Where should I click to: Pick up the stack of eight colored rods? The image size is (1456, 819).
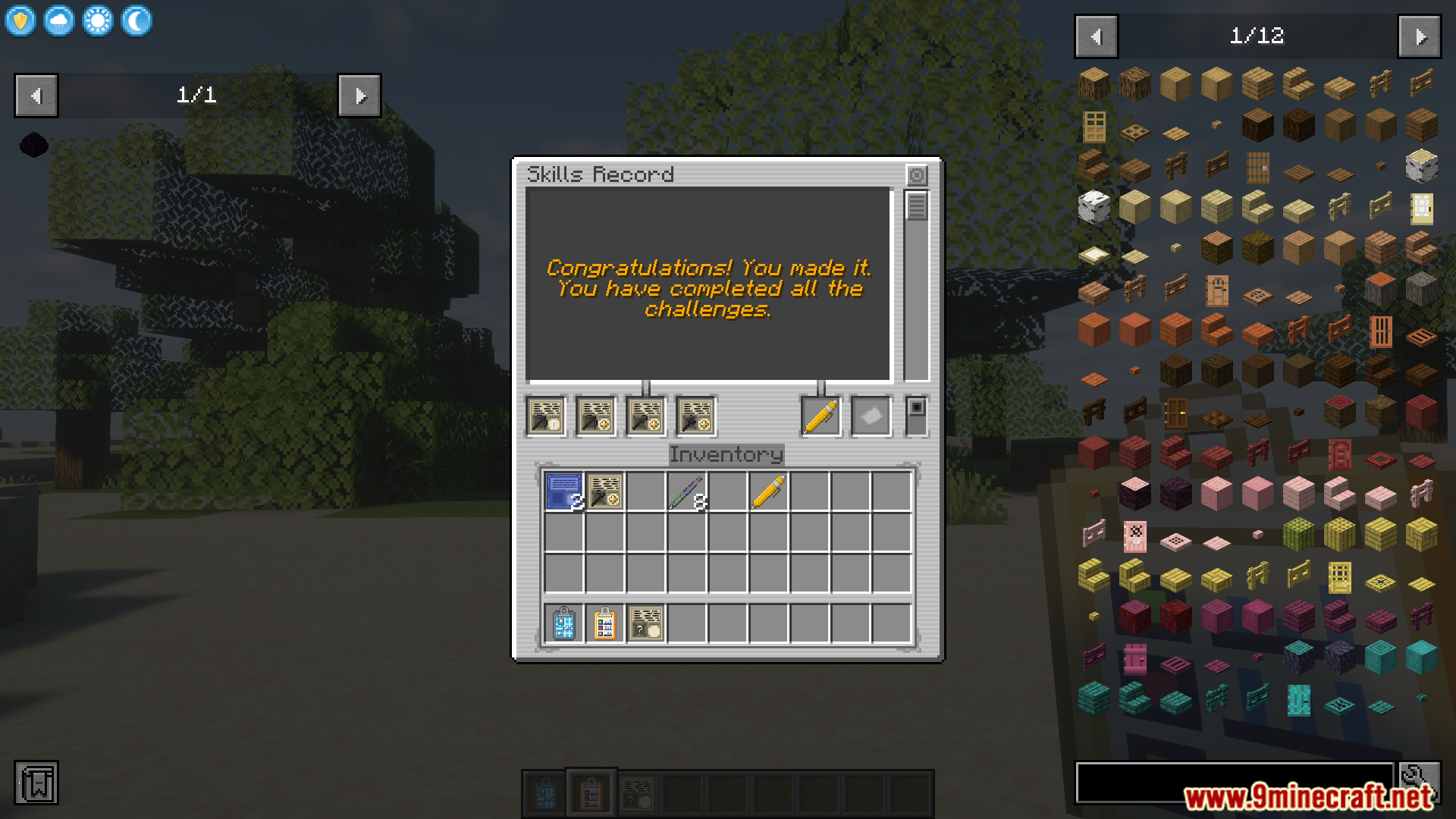coord(687,491)
